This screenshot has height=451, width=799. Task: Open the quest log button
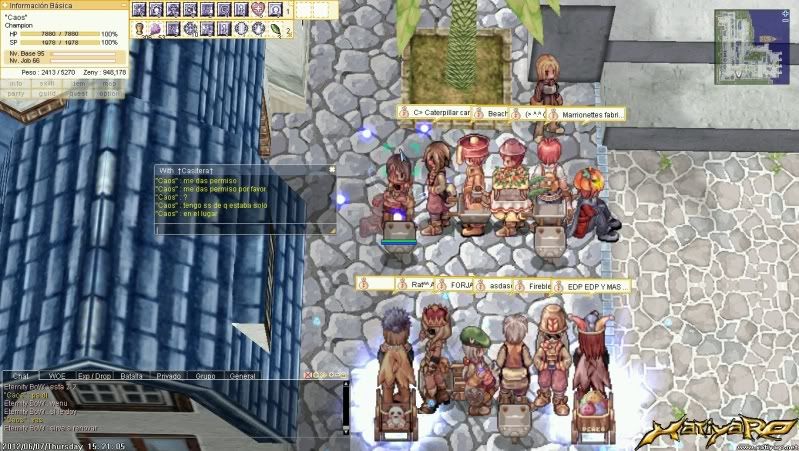pos(79,94)
